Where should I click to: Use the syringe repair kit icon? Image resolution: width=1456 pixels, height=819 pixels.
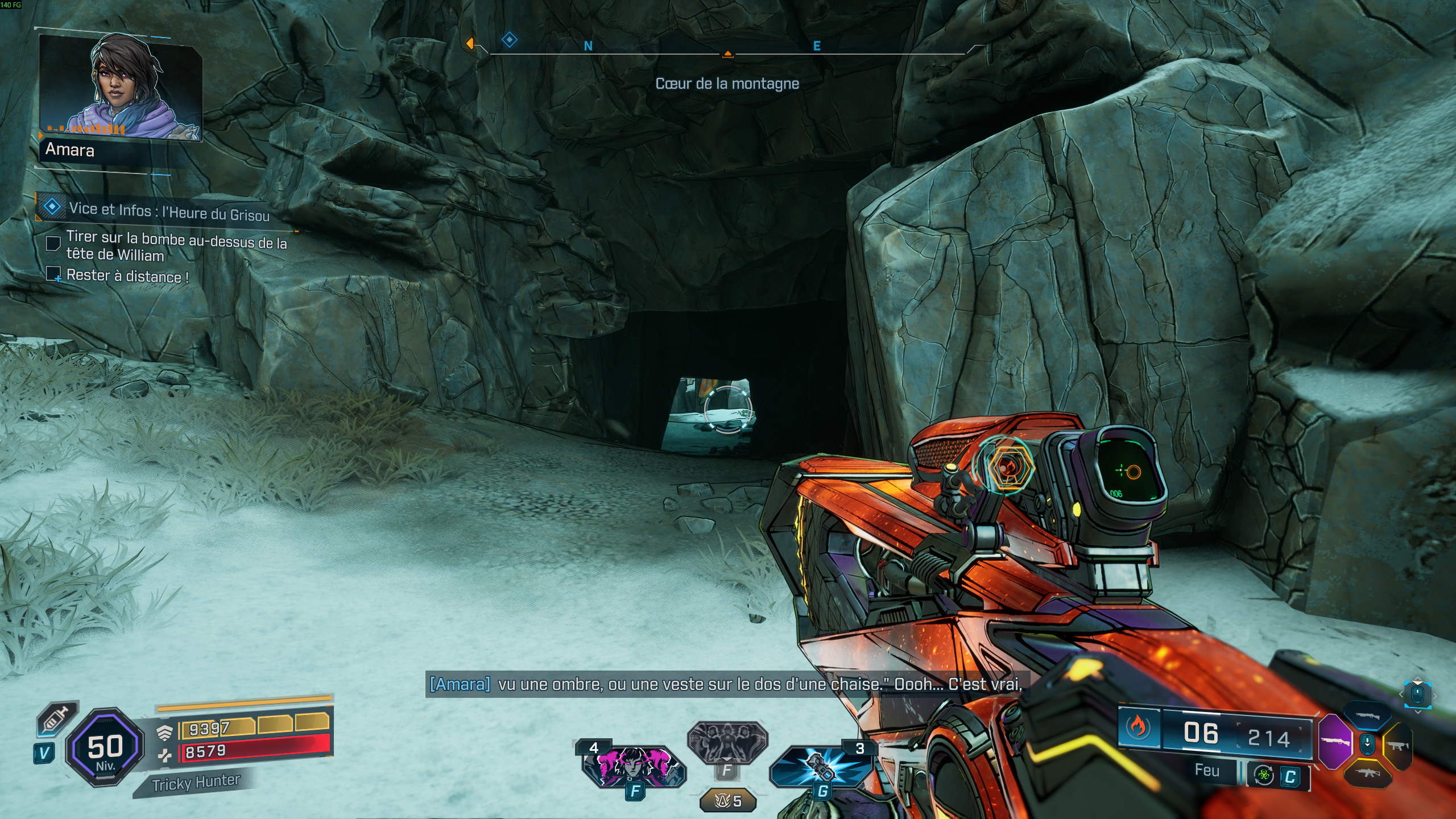56,720
